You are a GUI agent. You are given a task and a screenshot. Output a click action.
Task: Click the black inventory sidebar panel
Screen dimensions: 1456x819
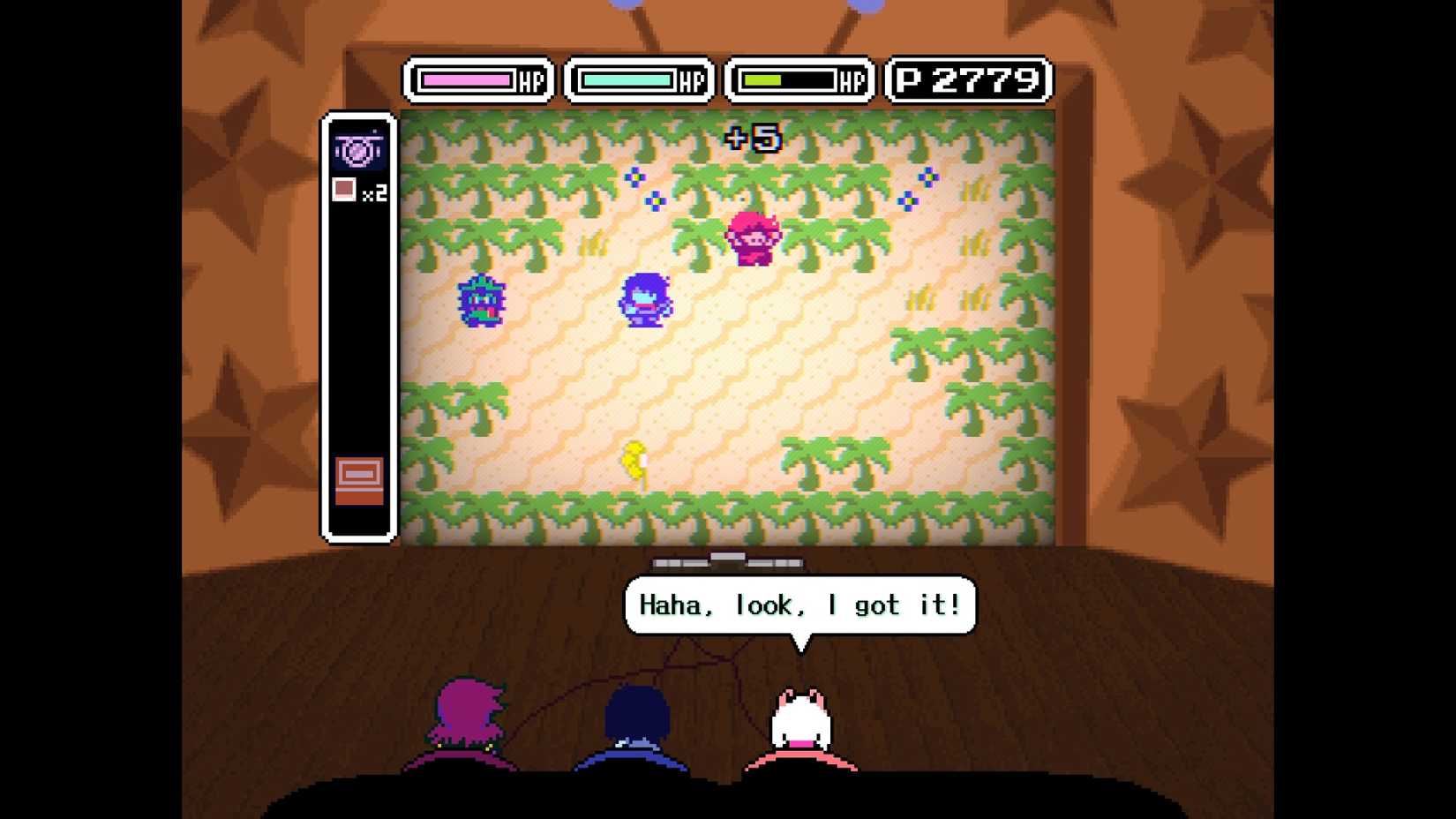pyautogui.click(x=357, y=335)
